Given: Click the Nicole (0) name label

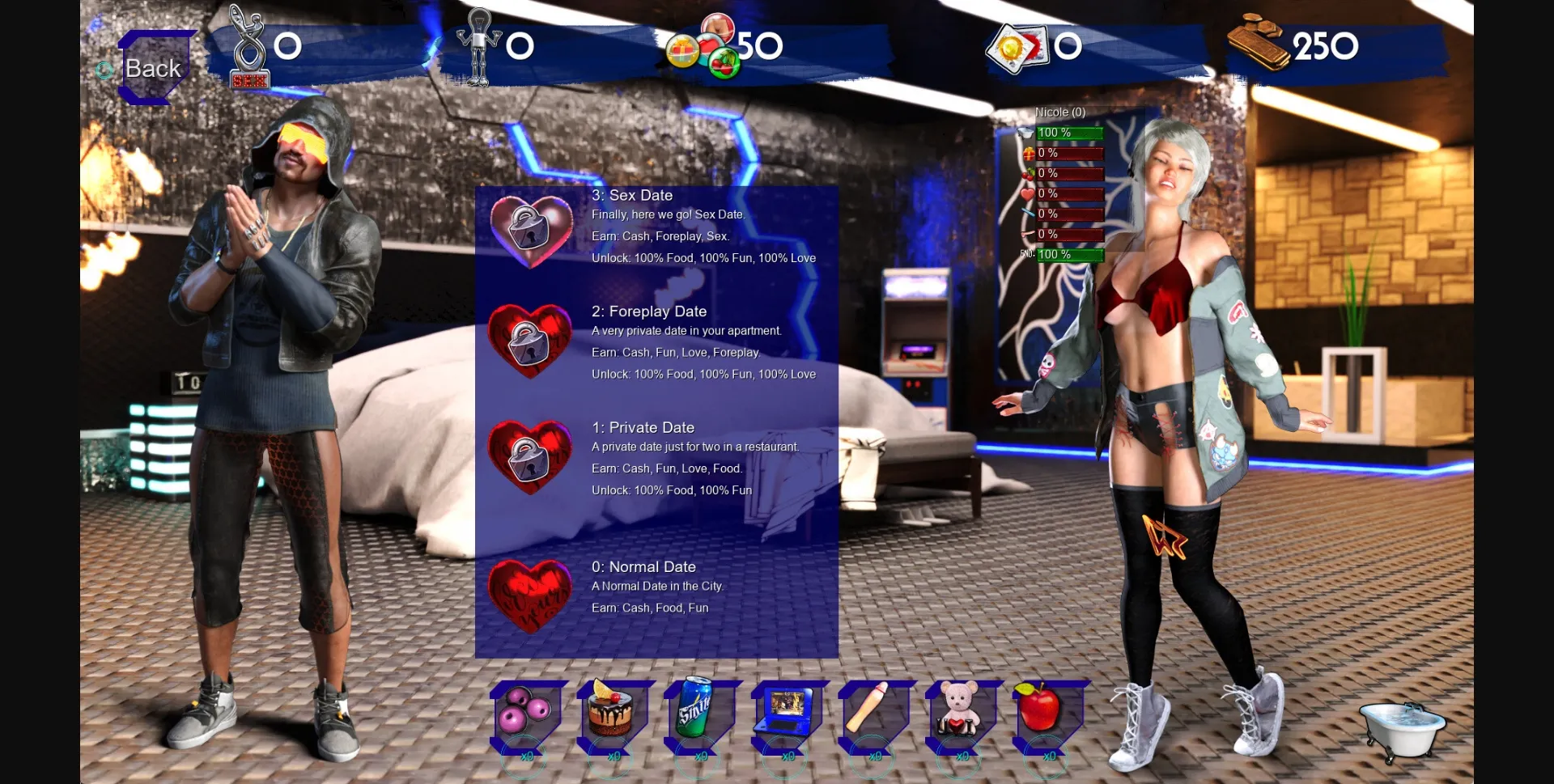Looking at the screenshot, I should point(1062,112).
